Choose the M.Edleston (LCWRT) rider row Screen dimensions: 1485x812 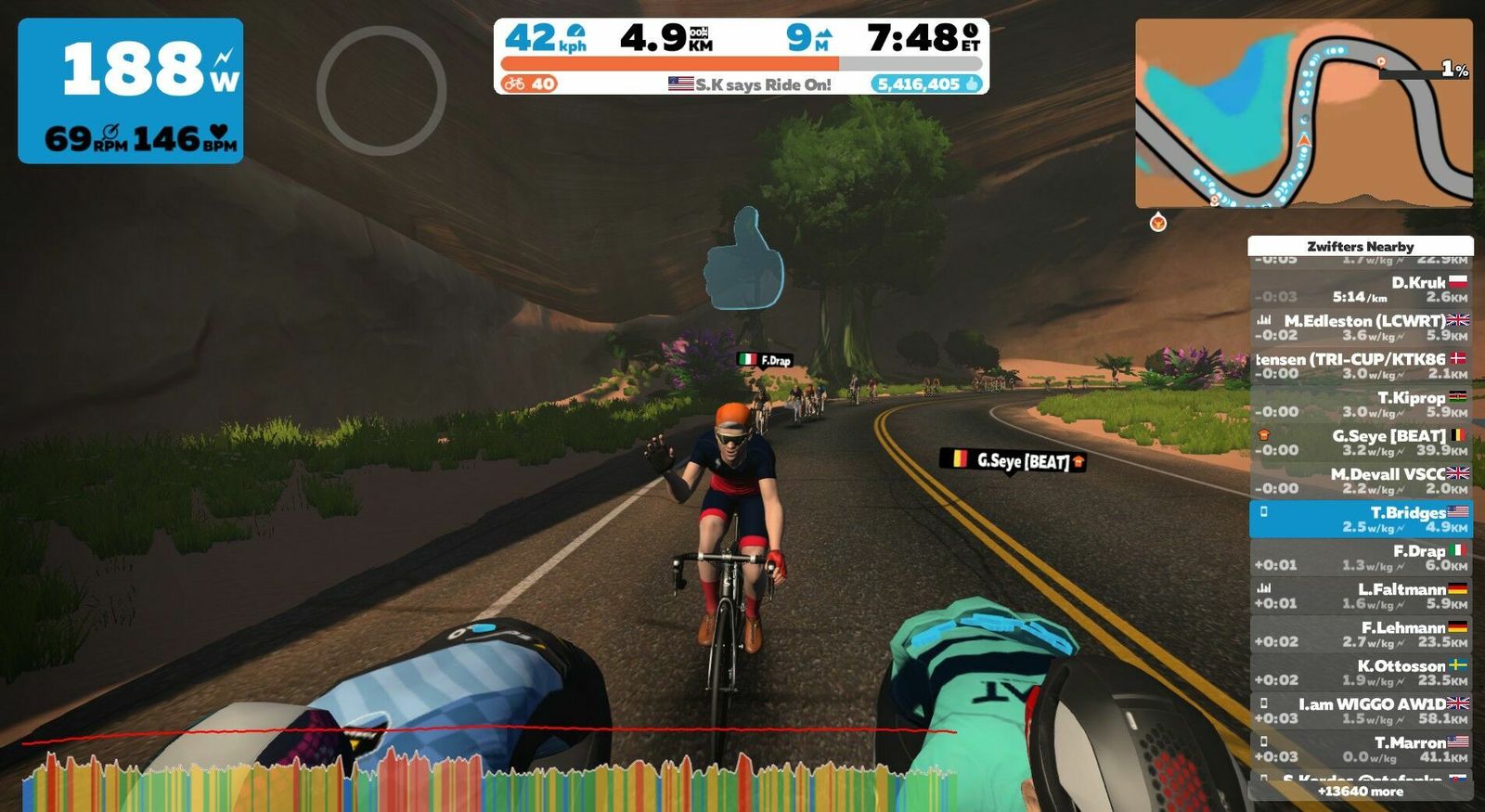coord(1361,328)
